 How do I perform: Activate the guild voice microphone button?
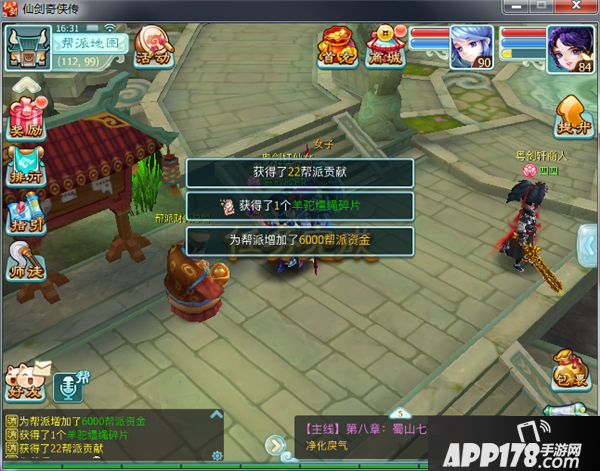[x=70, y=384]
